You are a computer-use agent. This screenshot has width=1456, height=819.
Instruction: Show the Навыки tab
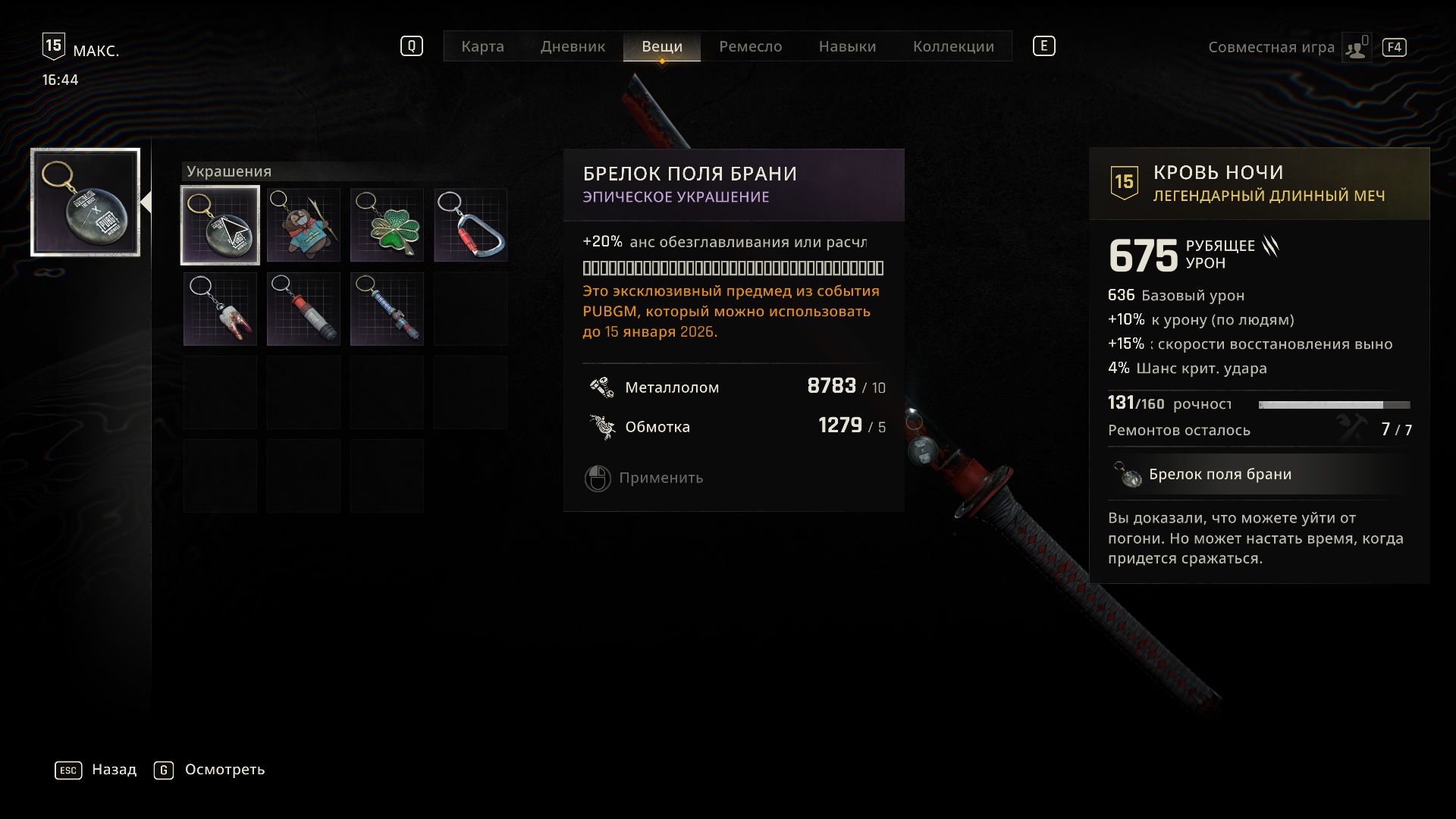tap(847, 46)
